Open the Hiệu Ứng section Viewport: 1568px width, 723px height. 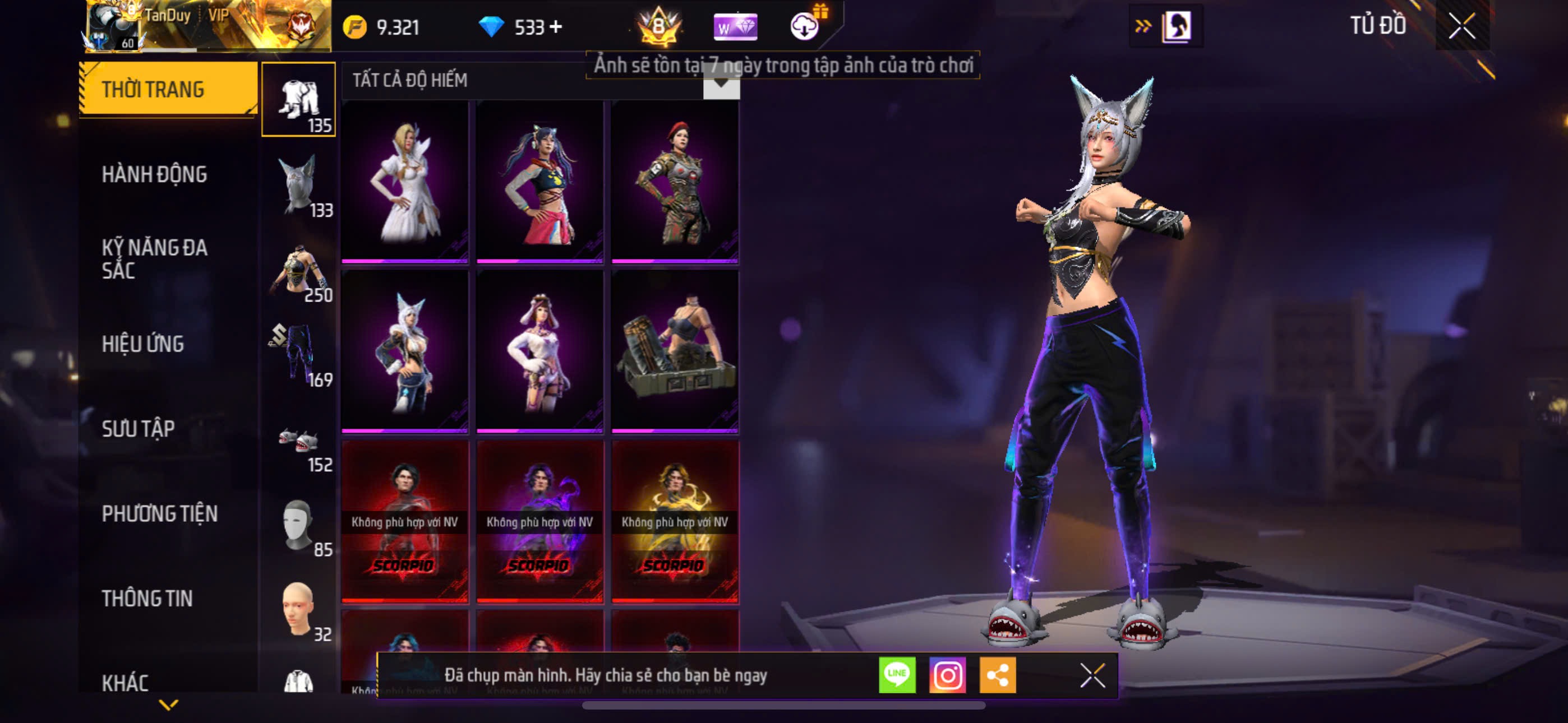point(143,344)
